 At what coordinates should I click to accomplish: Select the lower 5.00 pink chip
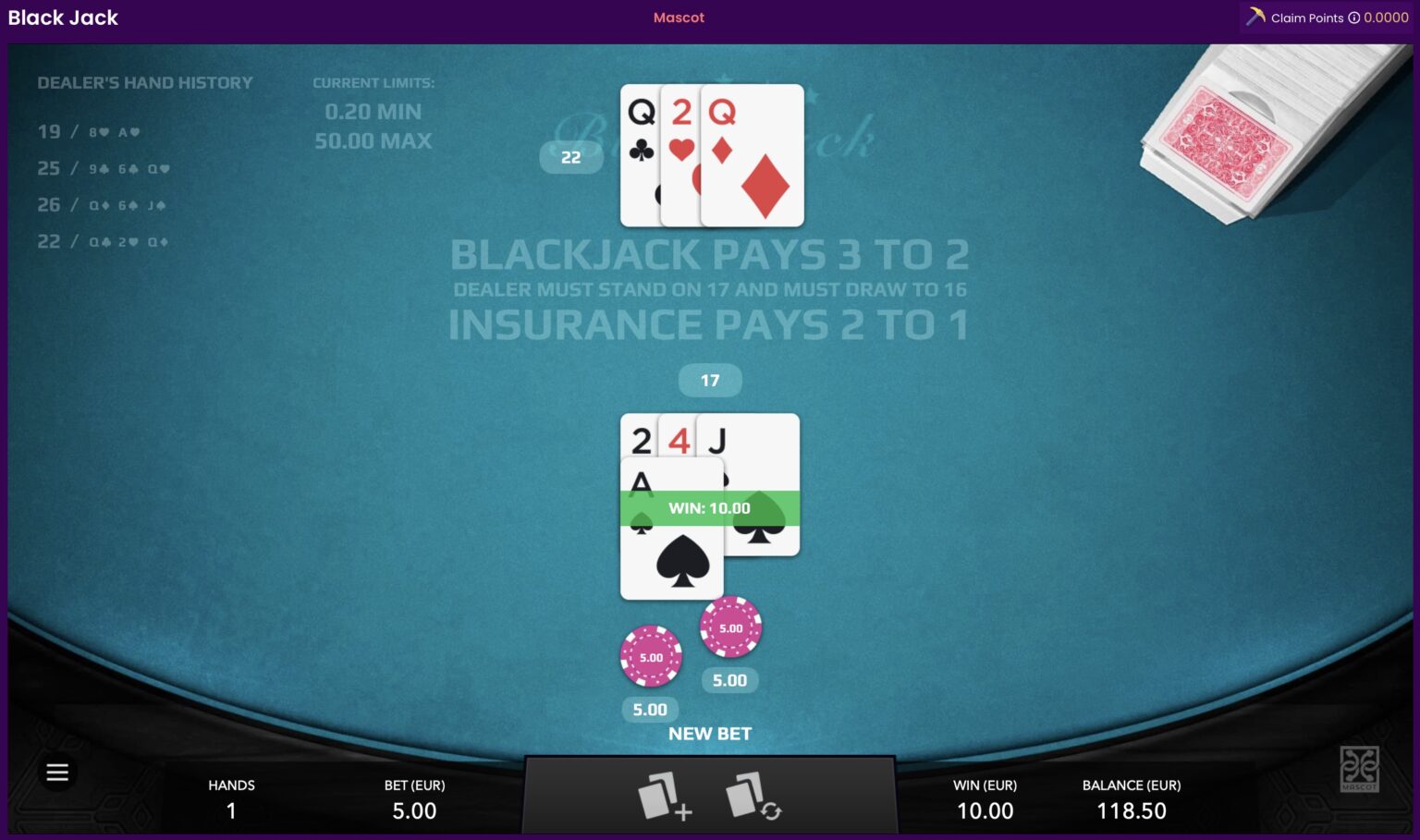651,657
